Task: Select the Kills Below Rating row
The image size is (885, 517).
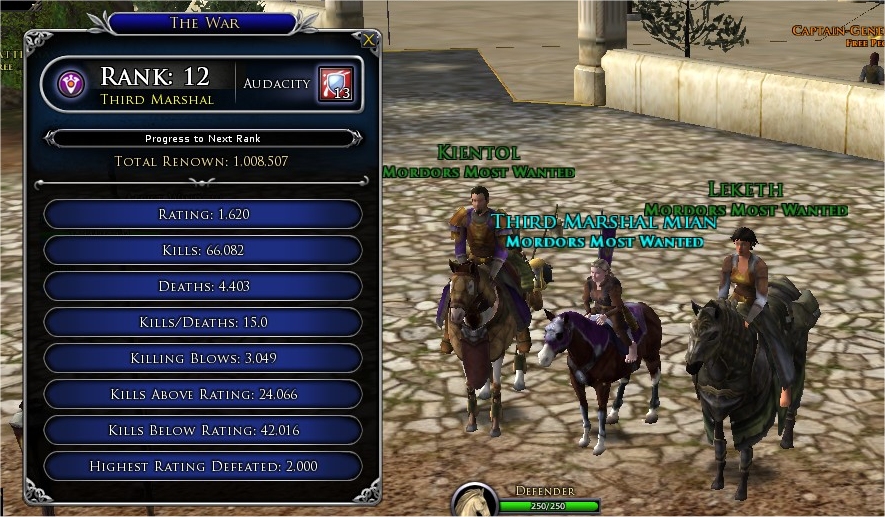Action: (203, 430)
